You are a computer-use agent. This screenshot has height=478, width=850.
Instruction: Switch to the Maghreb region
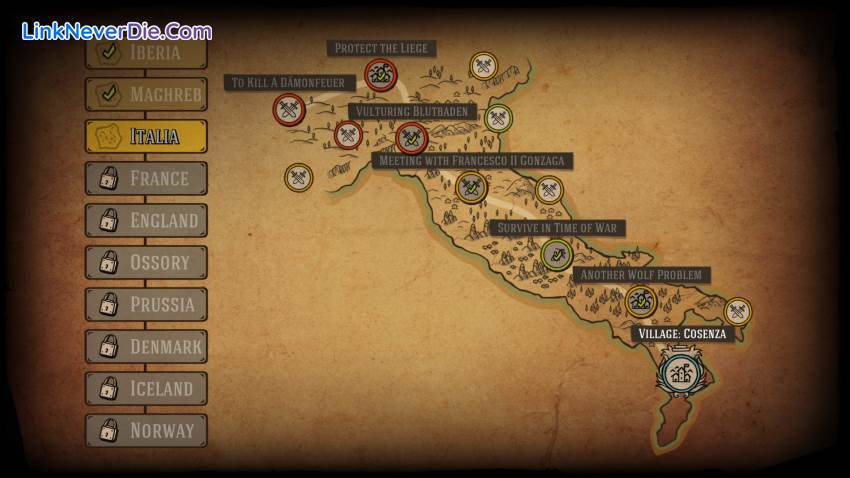point(146,94)
